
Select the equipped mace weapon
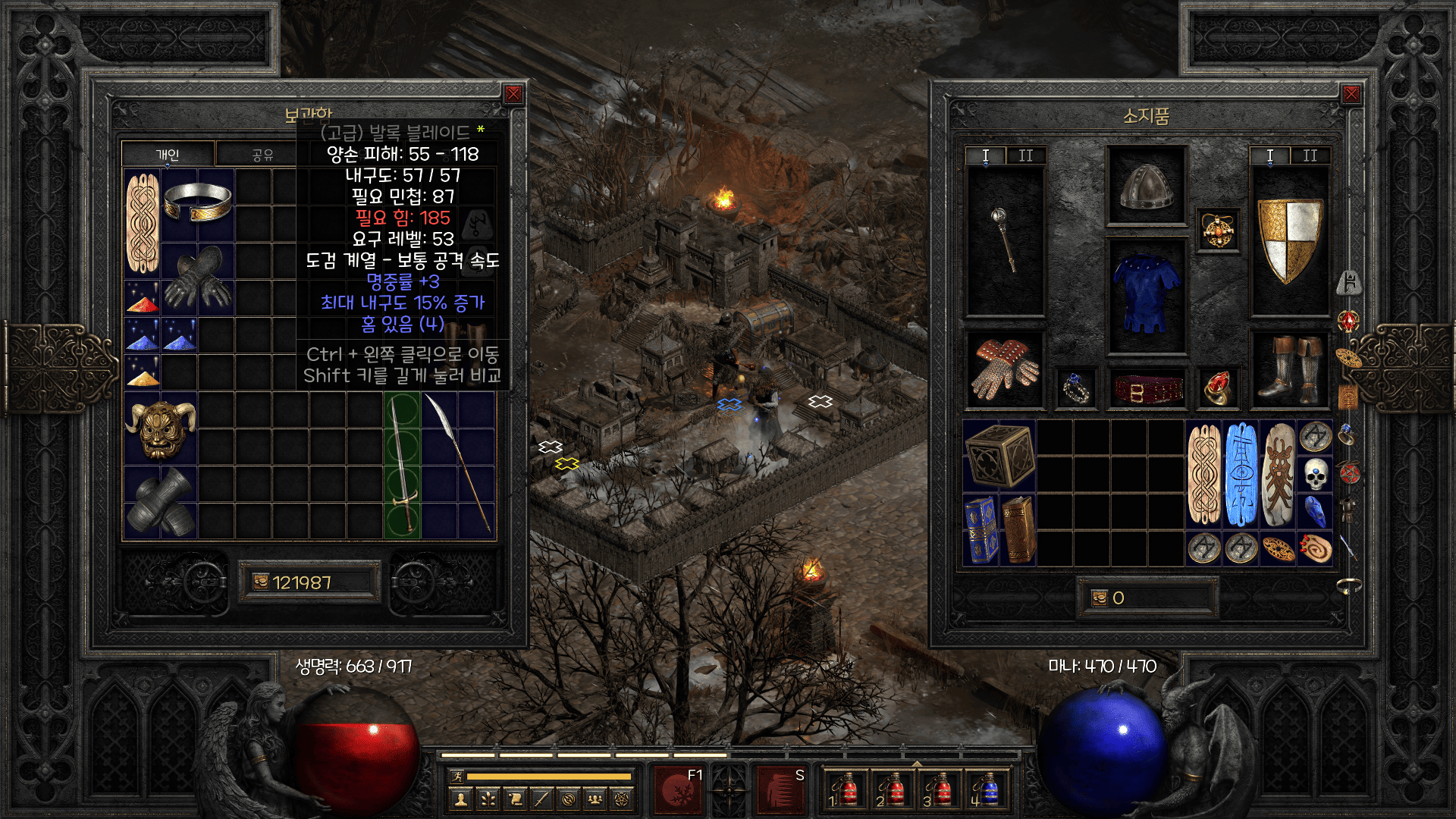[1005, 240]
